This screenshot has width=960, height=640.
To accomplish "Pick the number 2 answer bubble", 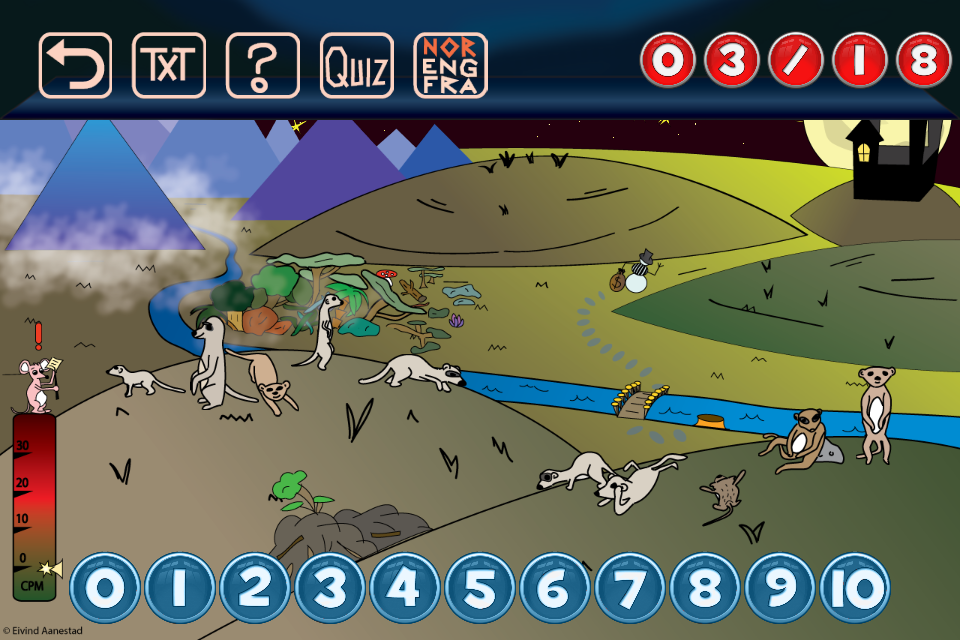I will coord(254,588).
